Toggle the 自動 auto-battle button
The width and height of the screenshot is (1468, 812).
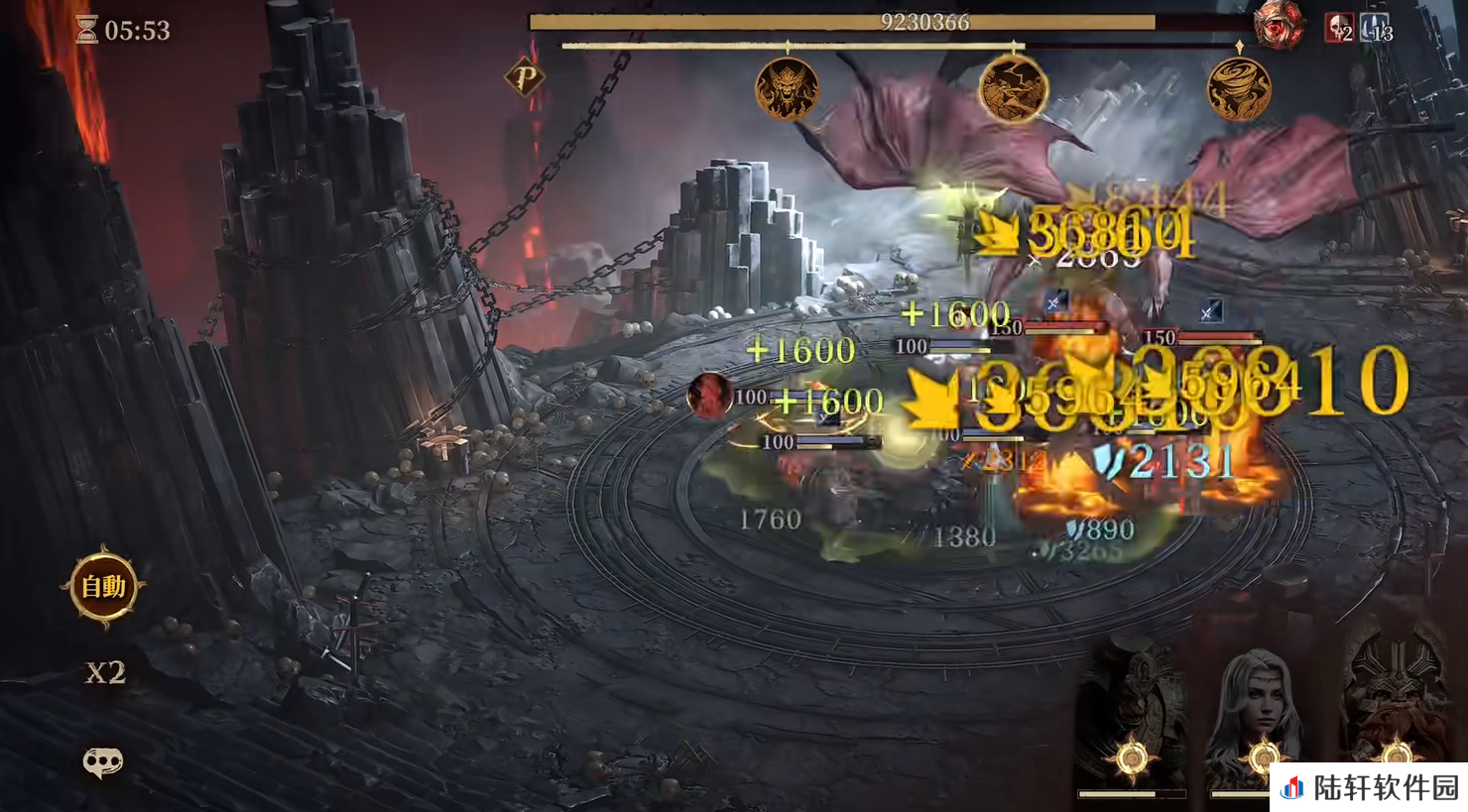(103, 587)
